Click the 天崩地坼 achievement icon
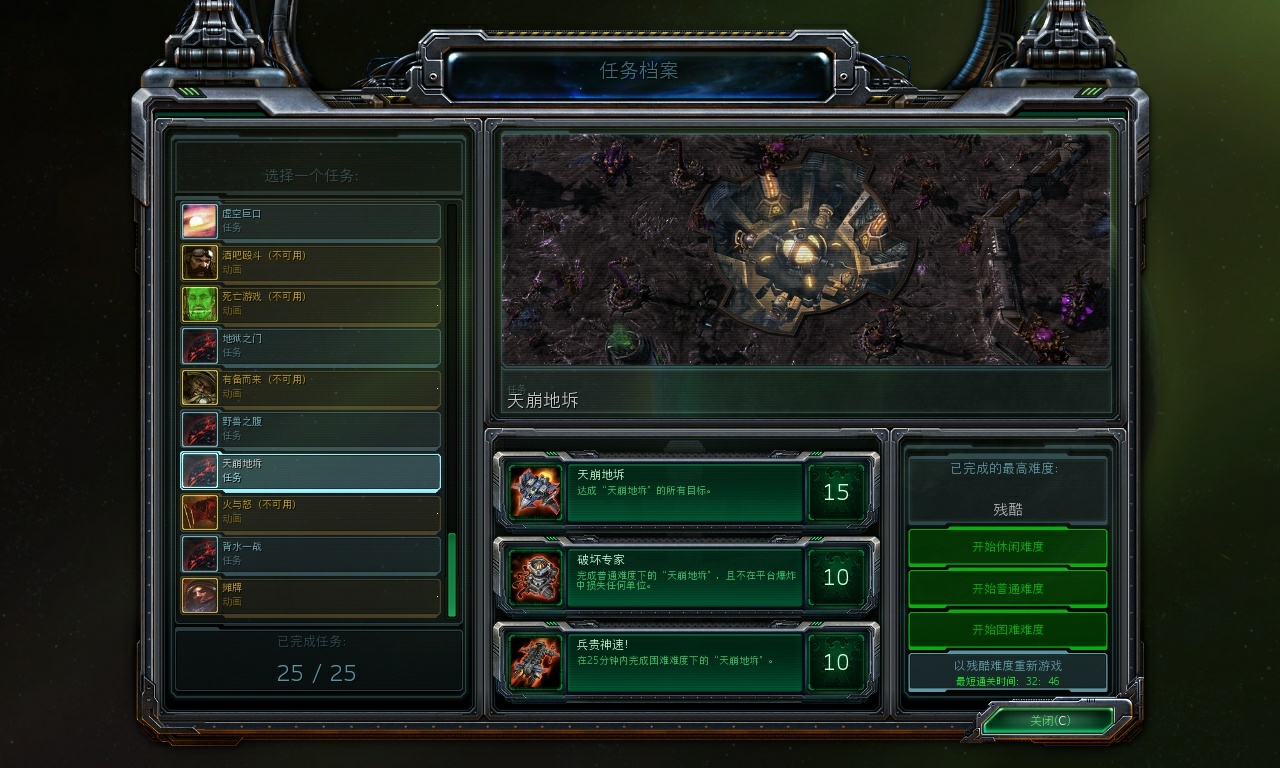The width and height of the screenshot is (1280, 768). point(535,492)
